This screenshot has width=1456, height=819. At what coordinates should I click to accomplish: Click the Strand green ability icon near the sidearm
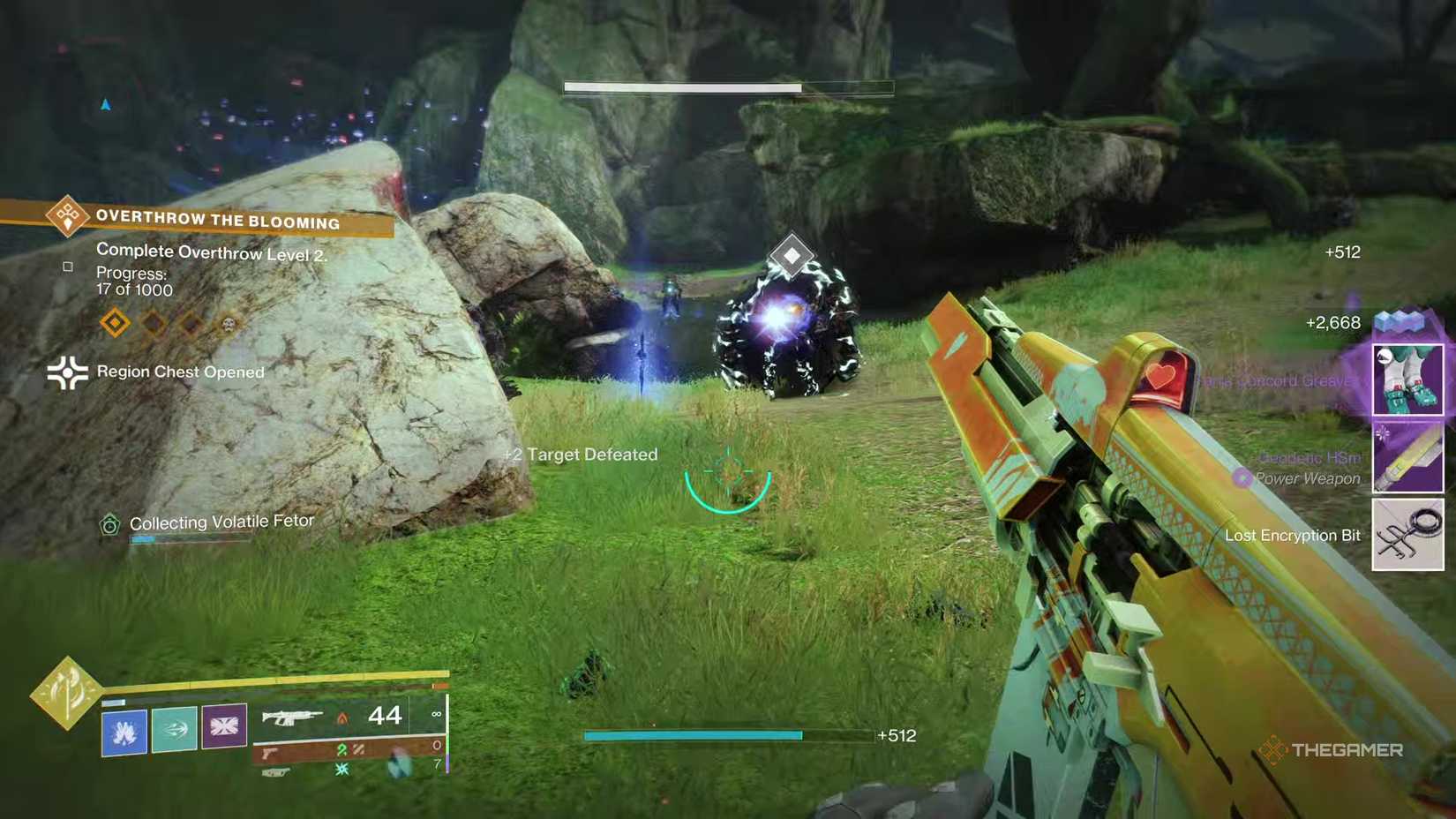click(x=342, y=751)
